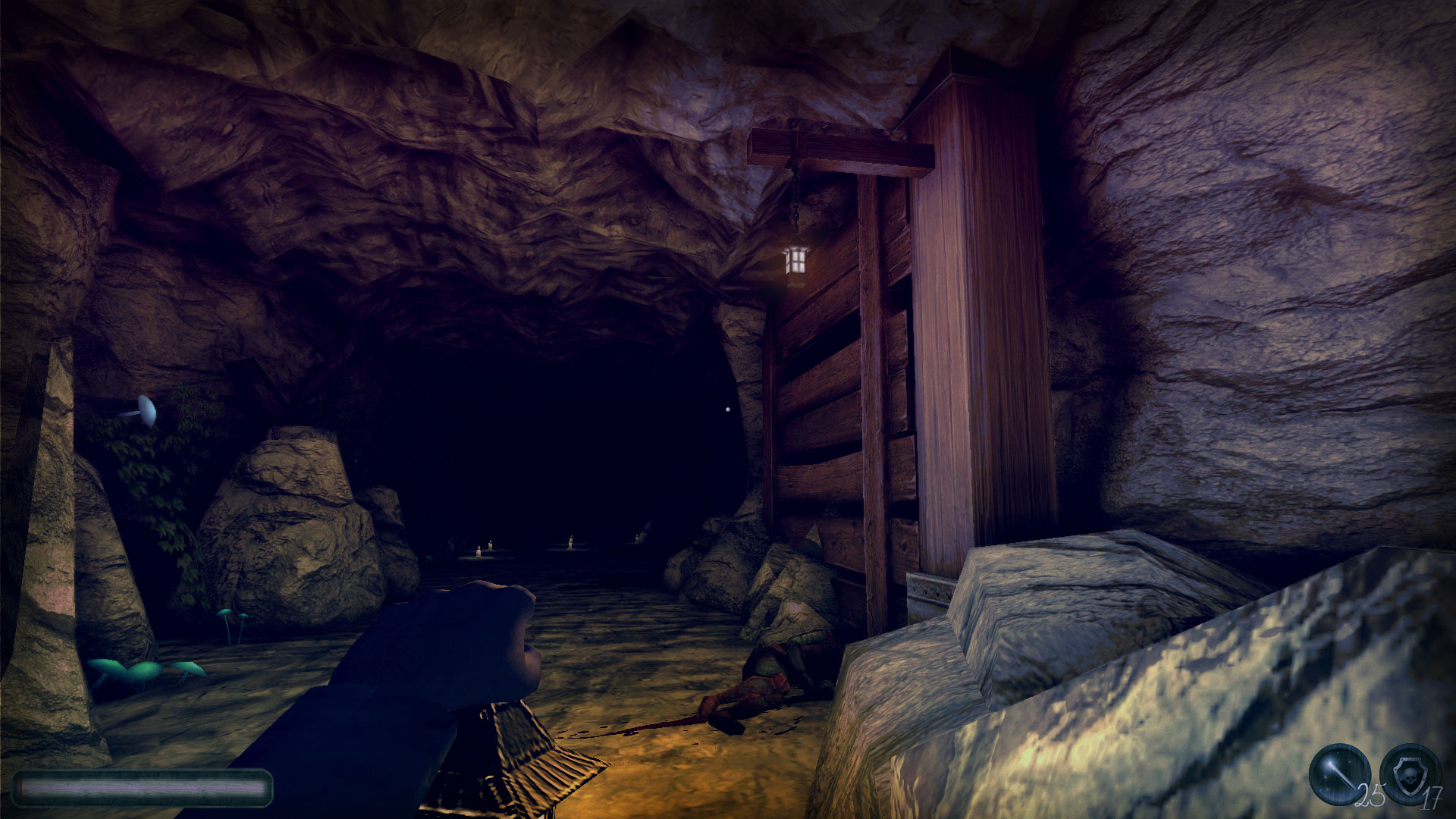Click the small glowing orb near the wooden wall

click(x=727, y=409)
